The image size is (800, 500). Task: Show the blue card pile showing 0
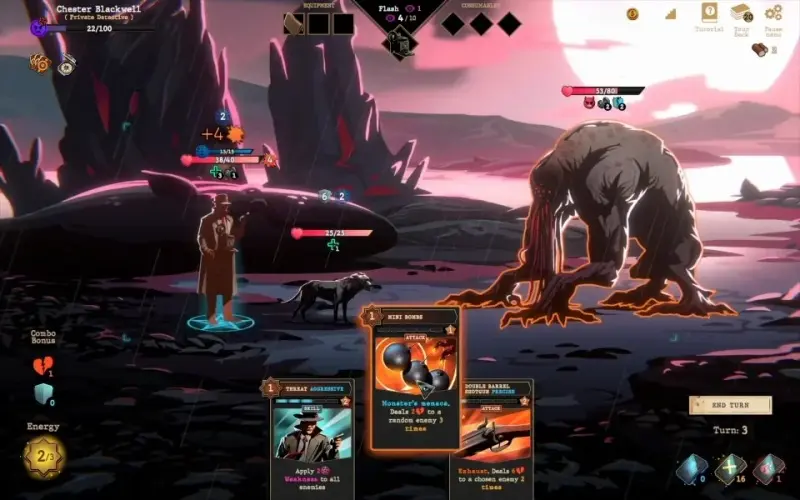(691, 468)
